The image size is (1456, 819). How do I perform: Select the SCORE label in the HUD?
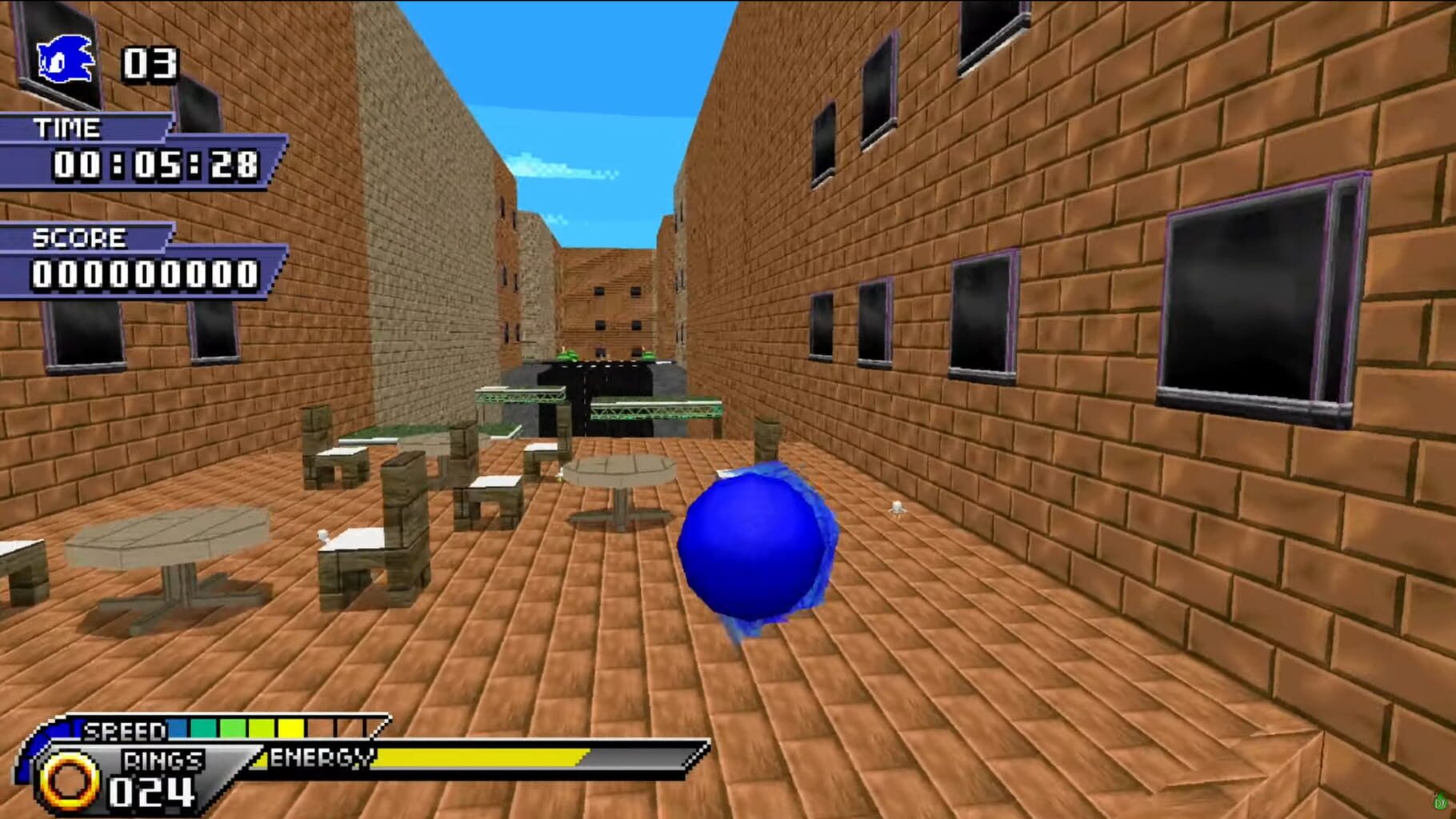[x=78, y=239]
